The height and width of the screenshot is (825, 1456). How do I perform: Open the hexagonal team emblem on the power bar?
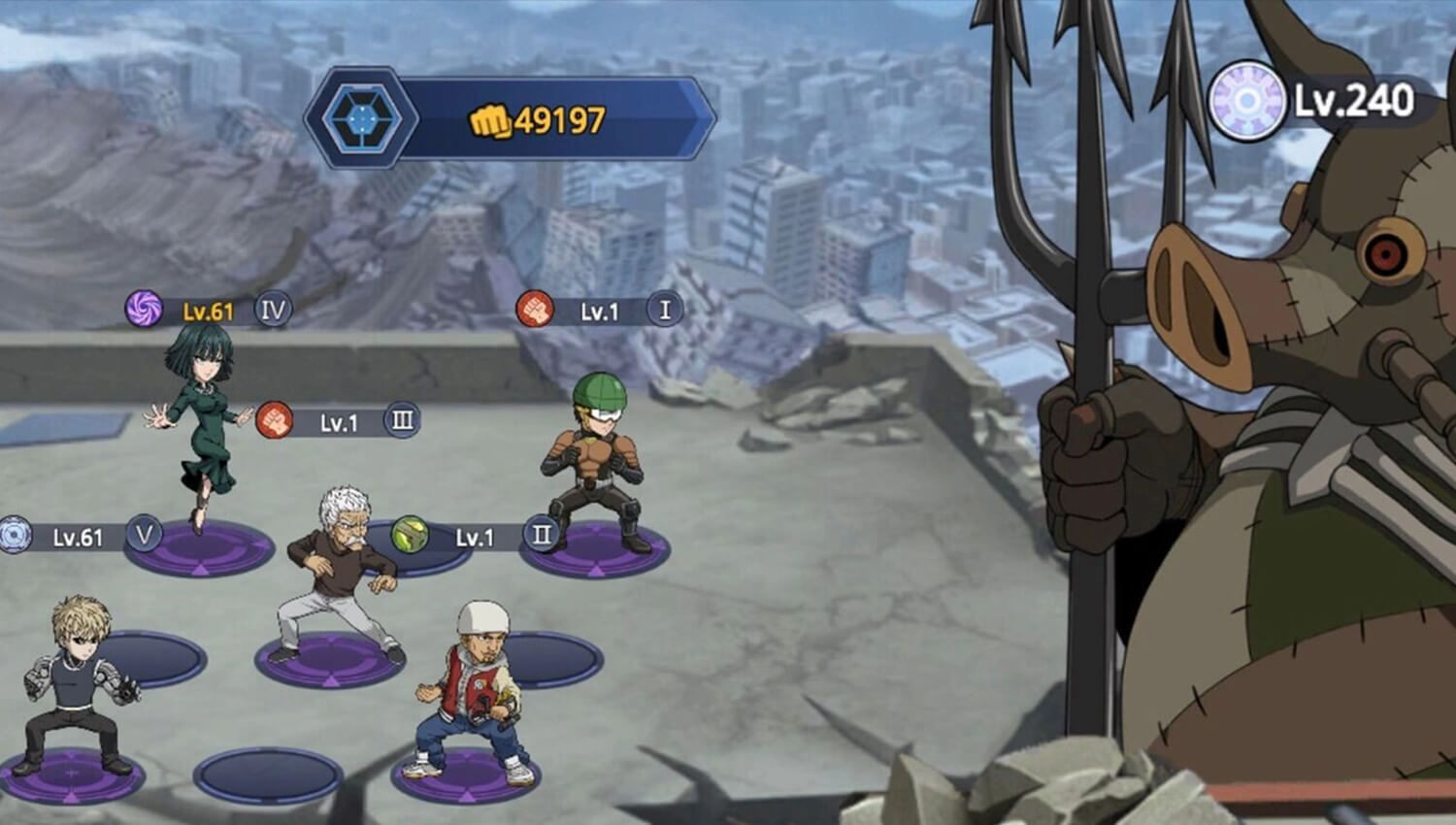click(364, 118)
